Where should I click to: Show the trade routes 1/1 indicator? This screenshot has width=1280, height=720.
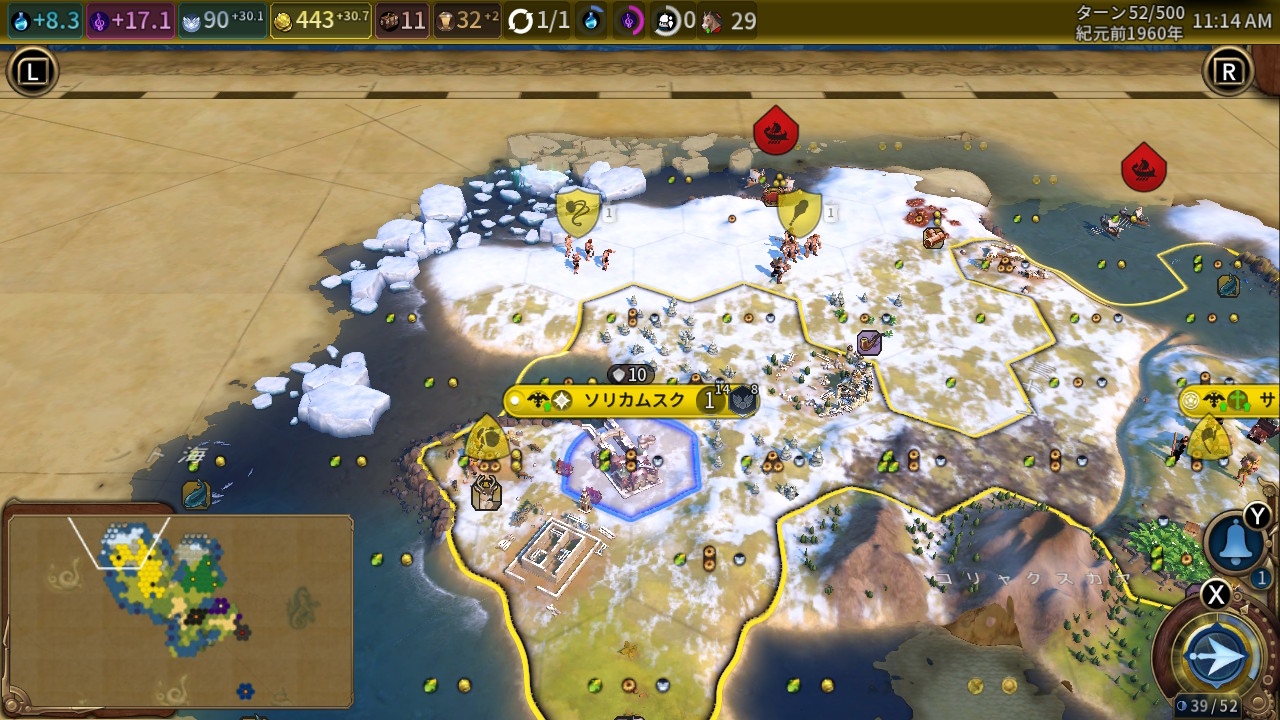[539, 21]
